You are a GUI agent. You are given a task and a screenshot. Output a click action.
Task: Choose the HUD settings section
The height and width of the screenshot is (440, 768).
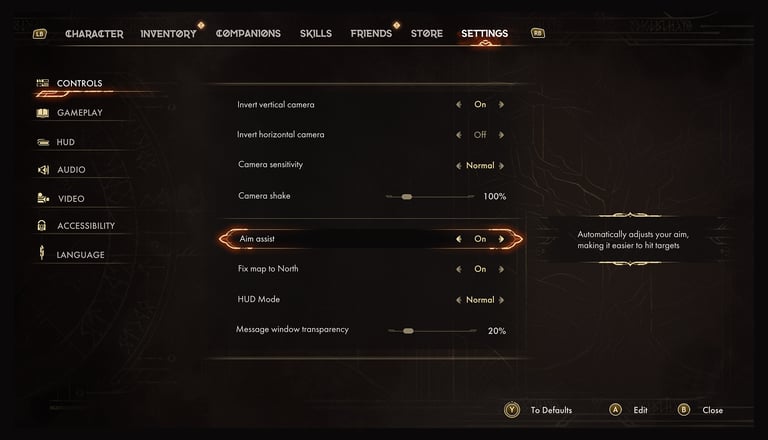click(66, 142)
